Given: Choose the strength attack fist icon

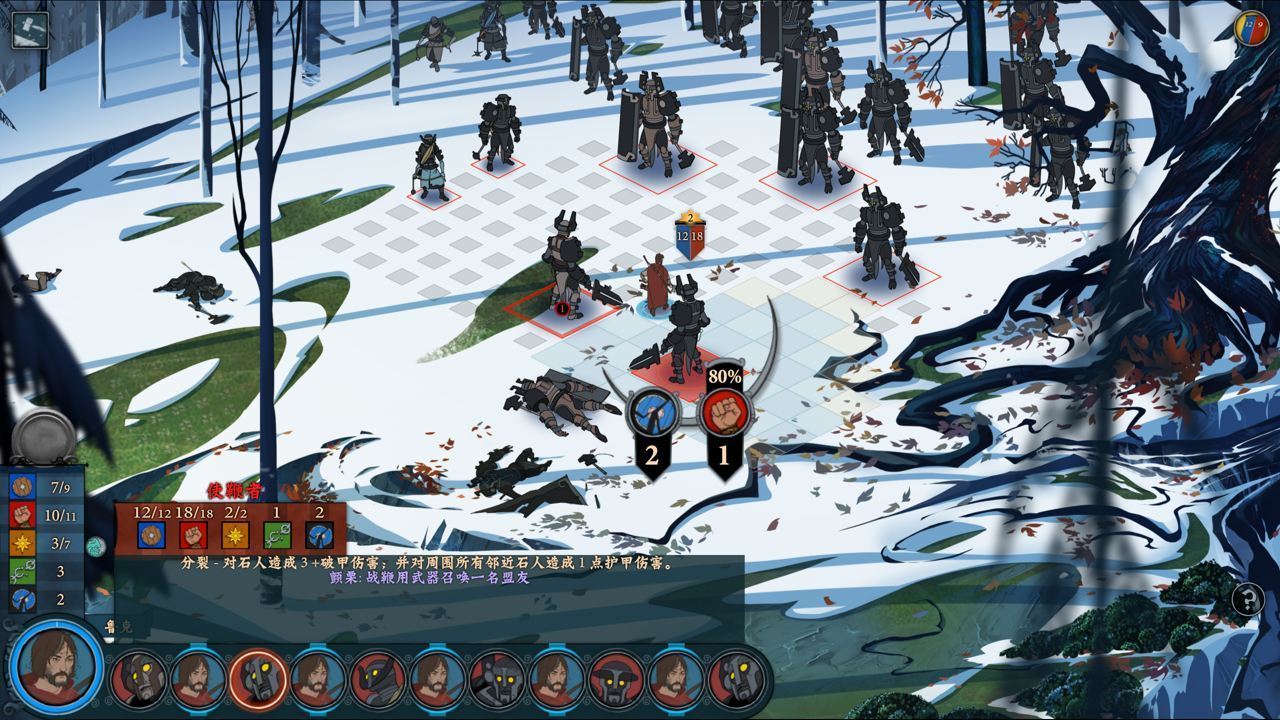Looking at the screenshot, I should pyautogui.click(x=724, y=412).
